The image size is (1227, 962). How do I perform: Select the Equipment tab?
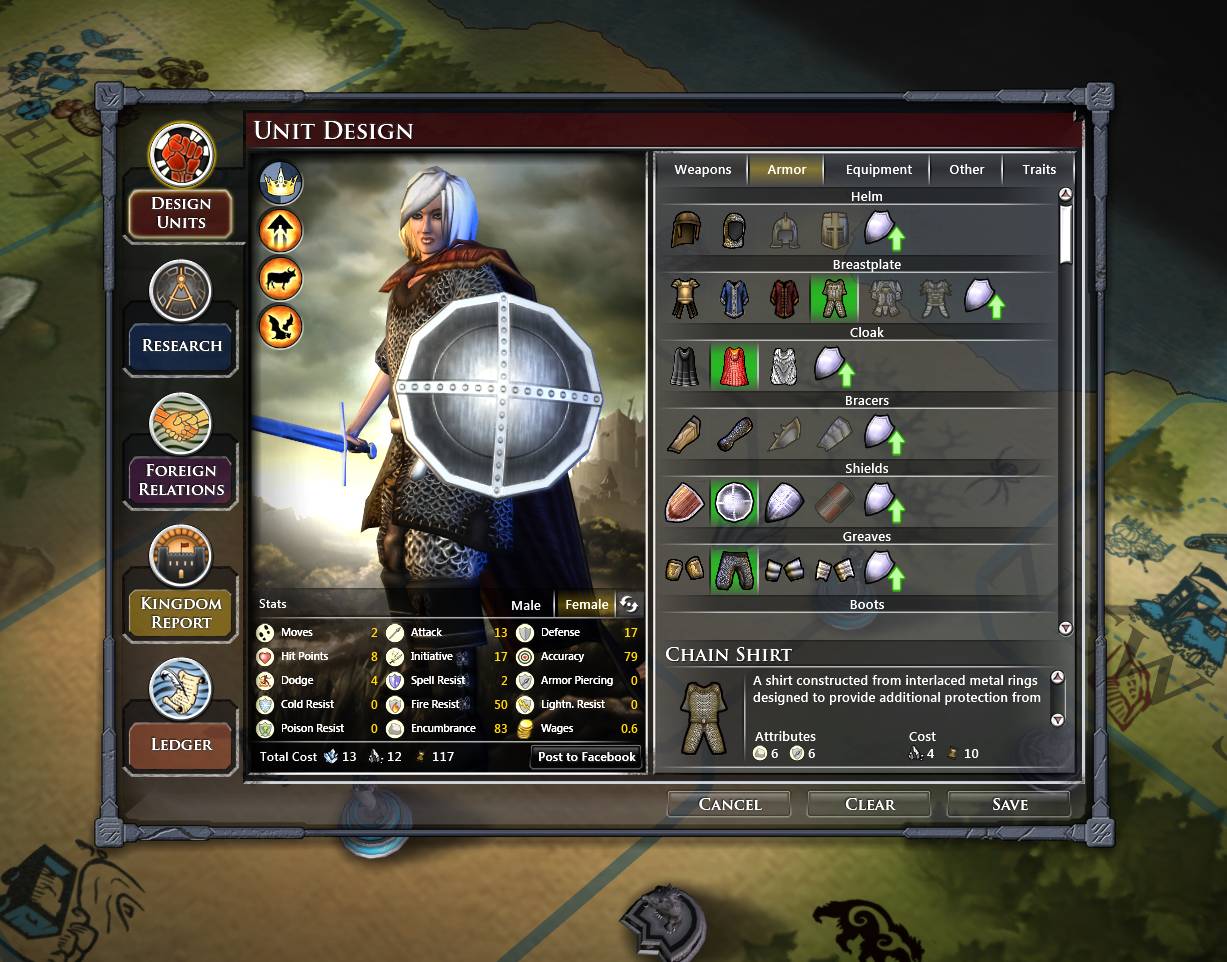pos(878,169)
